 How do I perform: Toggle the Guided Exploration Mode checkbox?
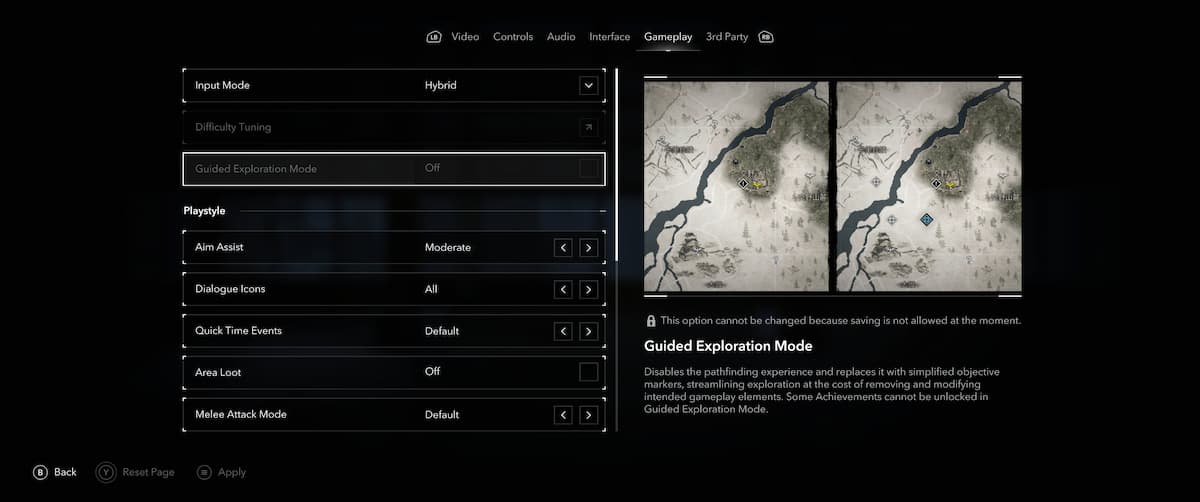point(589,169)
